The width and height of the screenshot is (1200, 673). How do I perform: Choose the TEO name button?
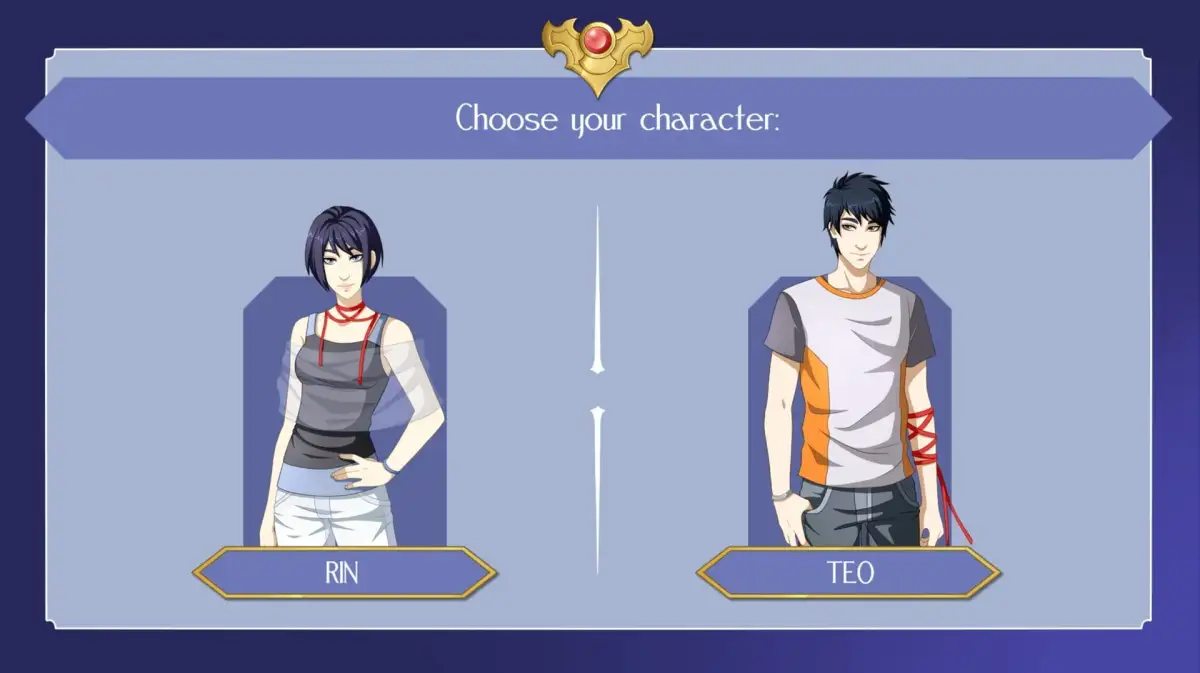848,573
